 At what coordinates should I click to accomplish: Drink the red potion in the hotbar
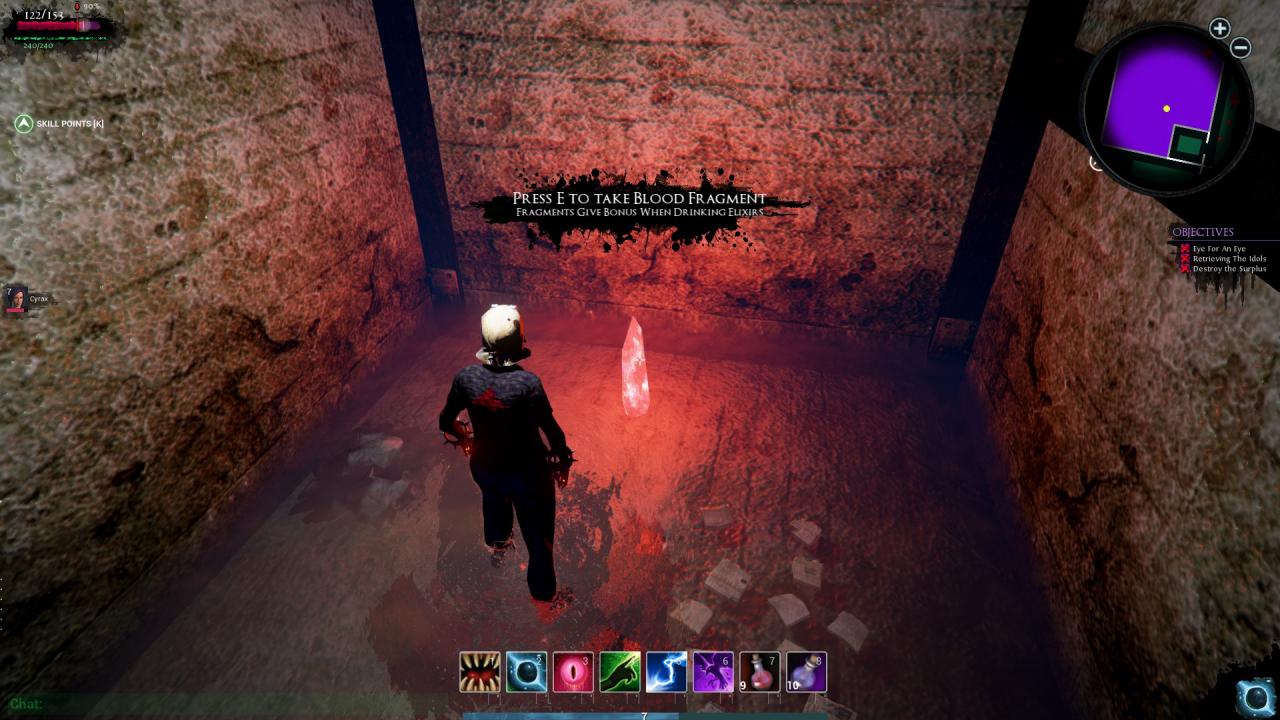[760, 672]
